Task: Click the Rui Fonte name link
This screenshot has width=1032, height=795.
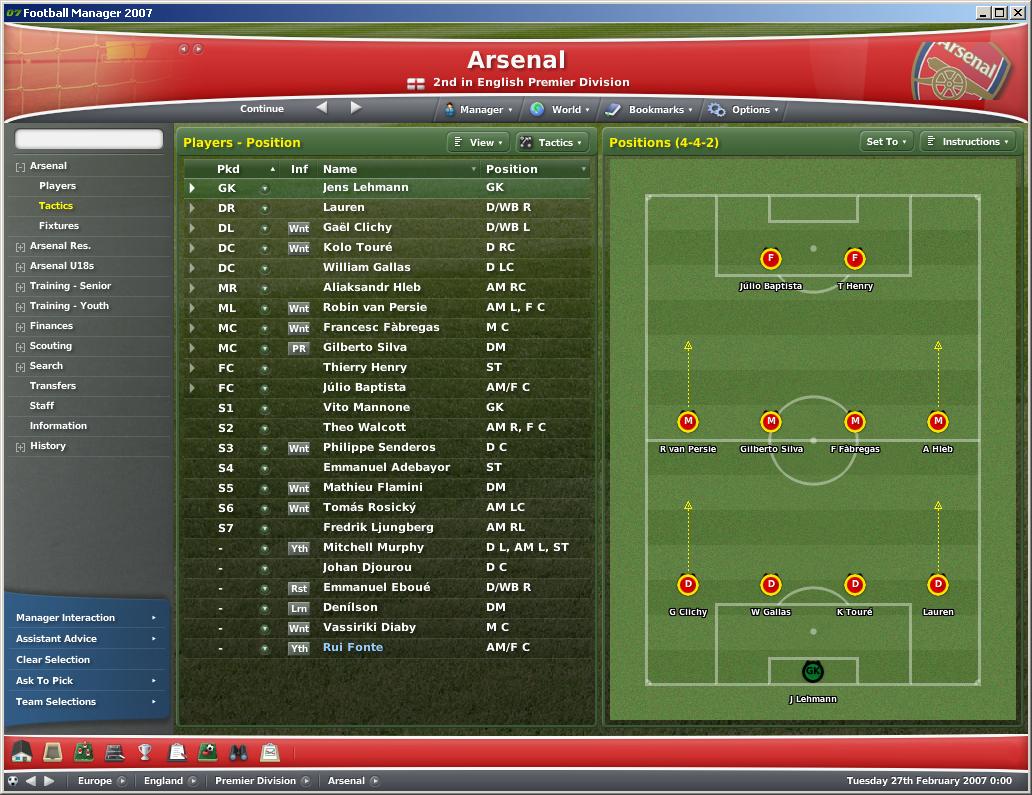Action: click(353, 647)
